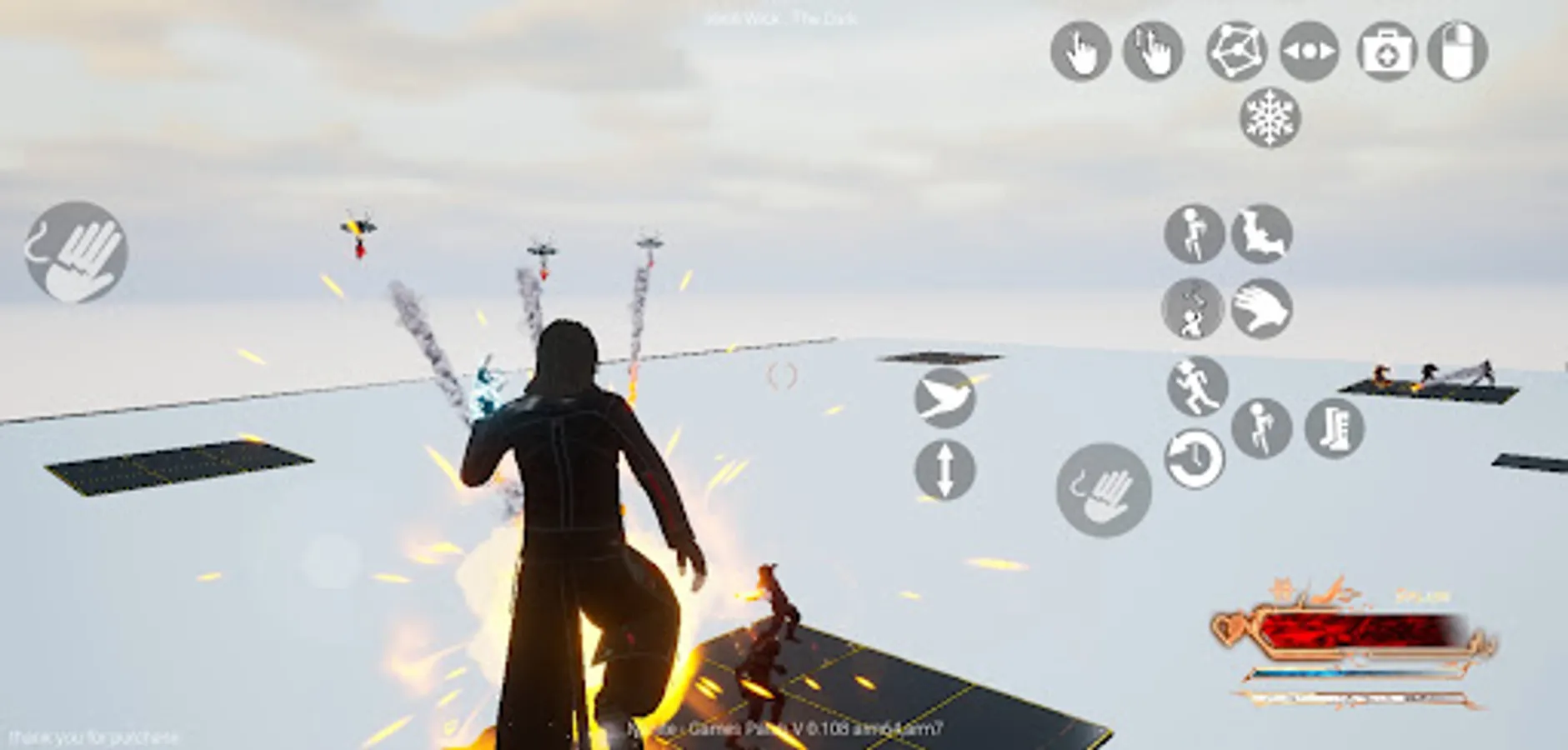This screenshot has height=750, width=1568.
Task: Select the bat transformation icon
Action: [x=1259, y=235]
